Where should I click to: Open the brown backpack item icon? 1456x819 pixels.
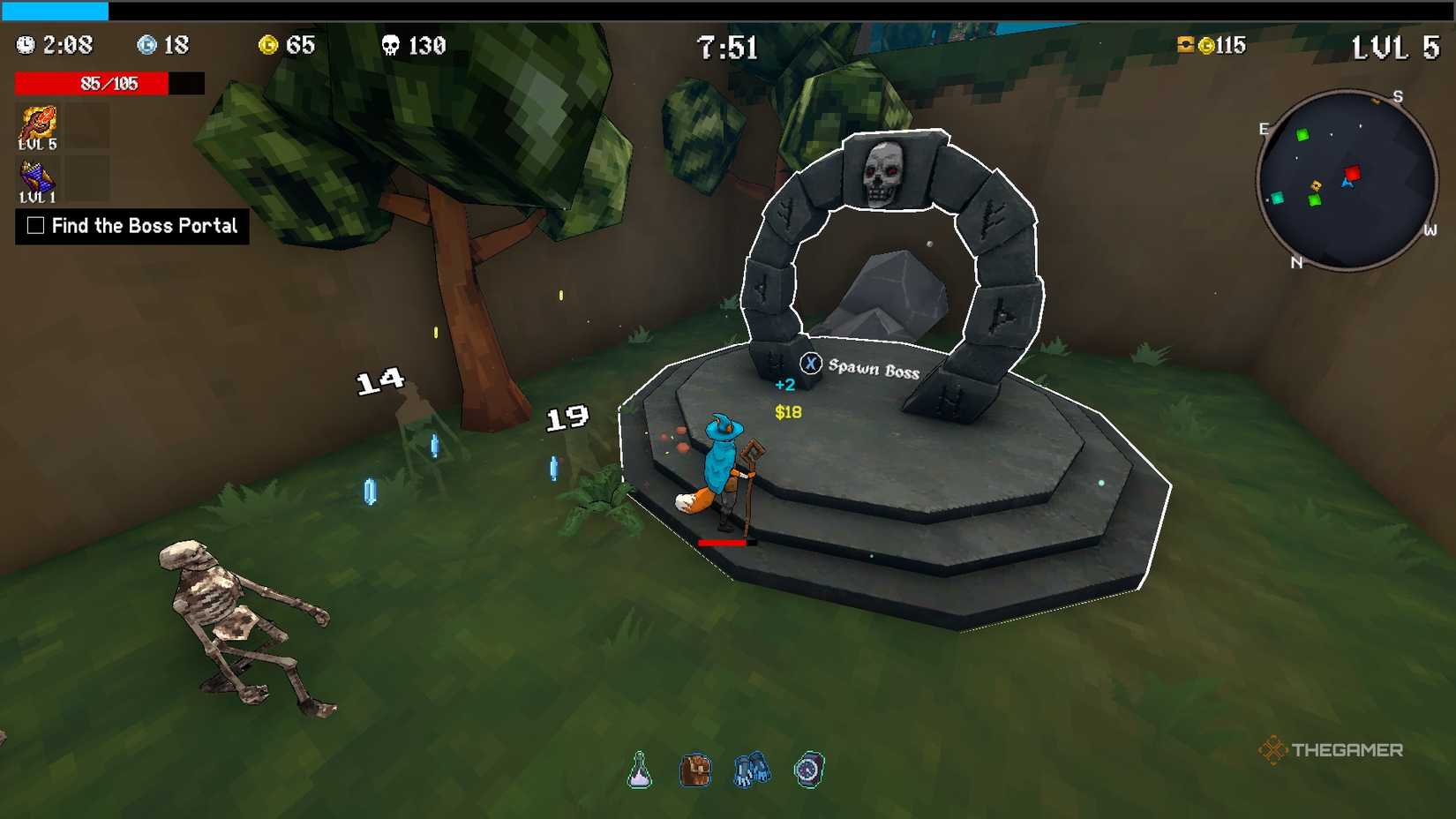point(696,767)
